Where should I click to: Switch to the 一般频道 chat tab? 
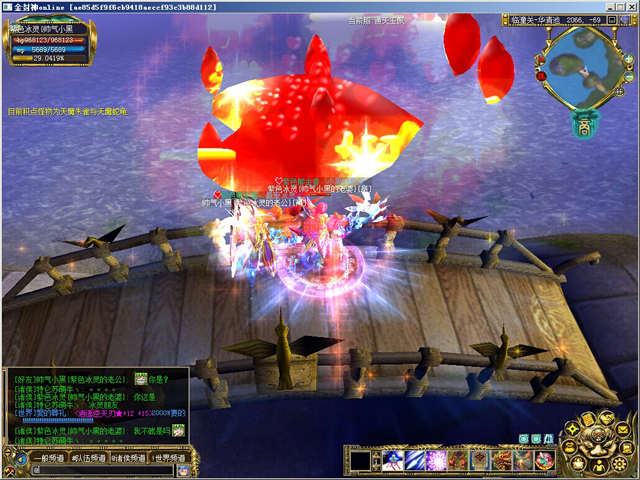[x=49, y=457]
